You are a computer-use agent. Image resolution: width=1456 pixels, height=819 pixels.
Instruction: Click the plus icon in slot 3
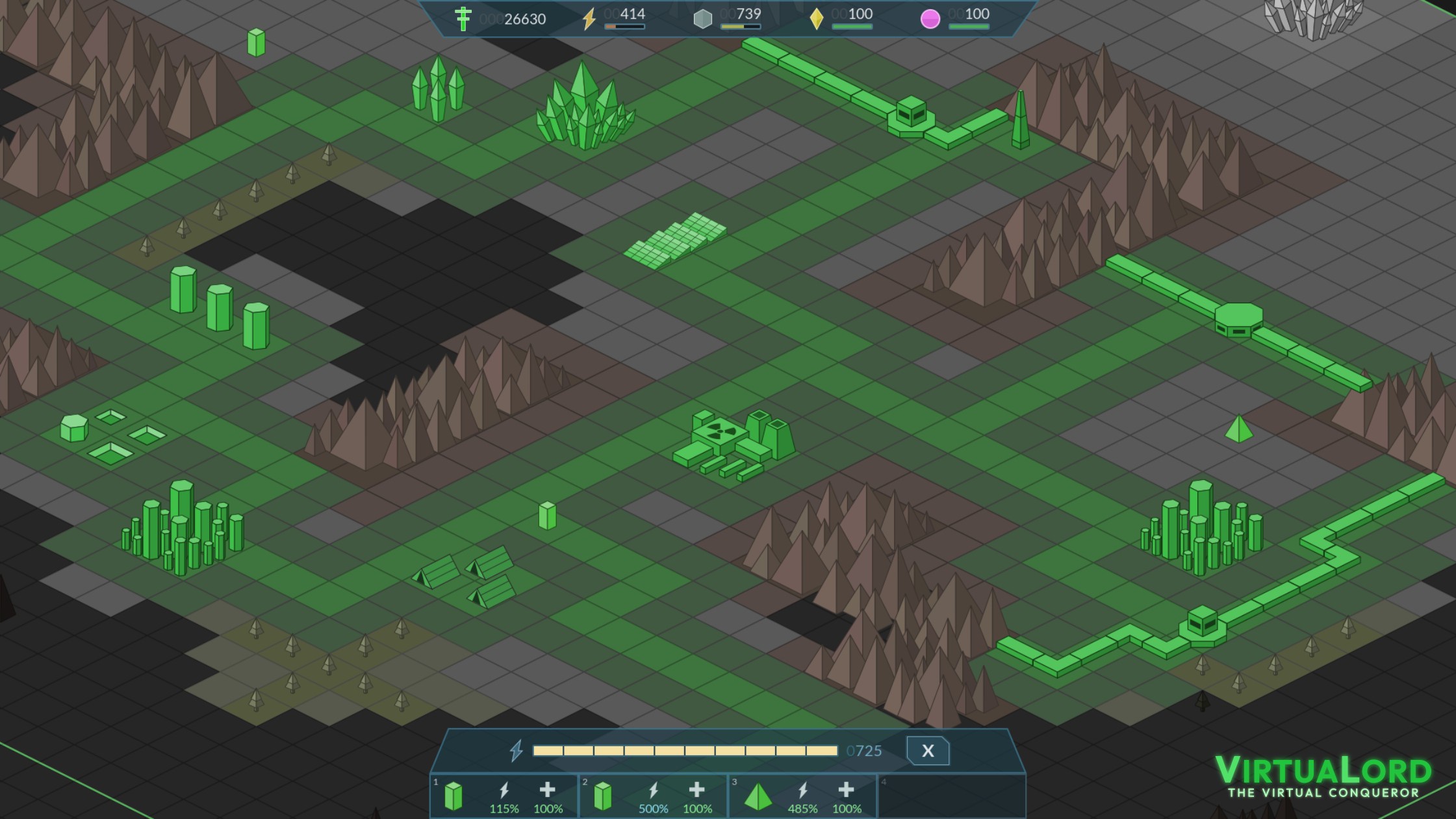point(847,790)
